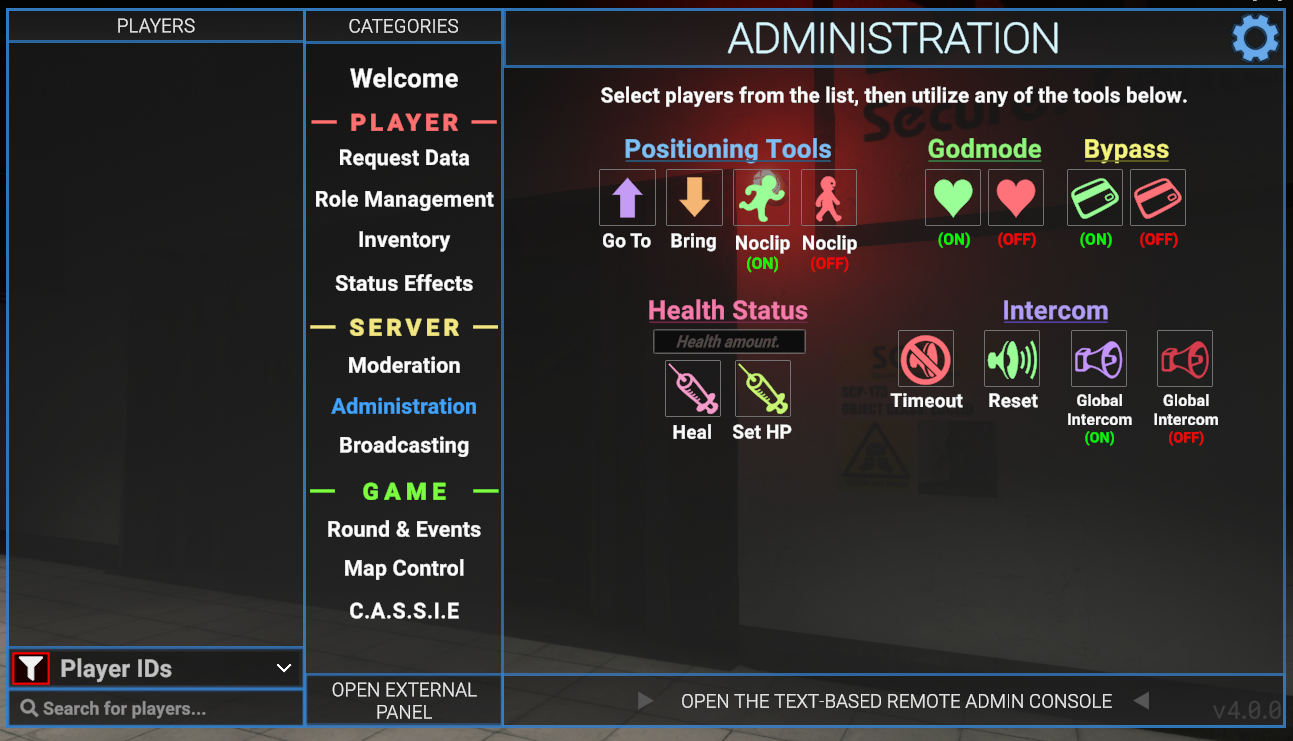The width and height of the screenshot is (1293, 741).
Task: Open the Broadcasting category
Action: tap(403, 445)
